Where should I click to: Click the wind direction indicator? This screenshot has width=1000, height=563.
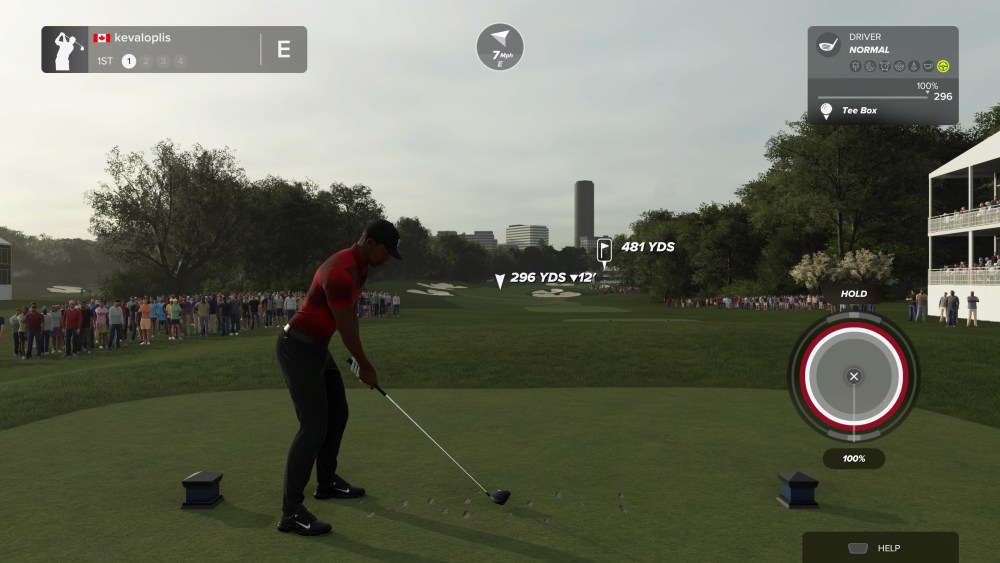(500, 46)
